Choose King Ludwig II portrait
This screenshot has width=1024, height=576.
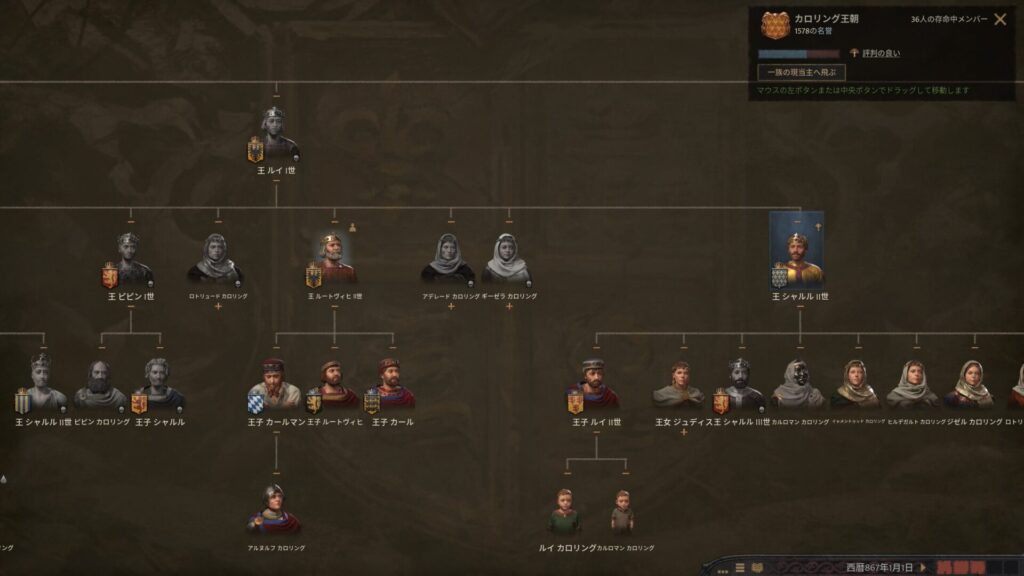click(x=334, y=260)
